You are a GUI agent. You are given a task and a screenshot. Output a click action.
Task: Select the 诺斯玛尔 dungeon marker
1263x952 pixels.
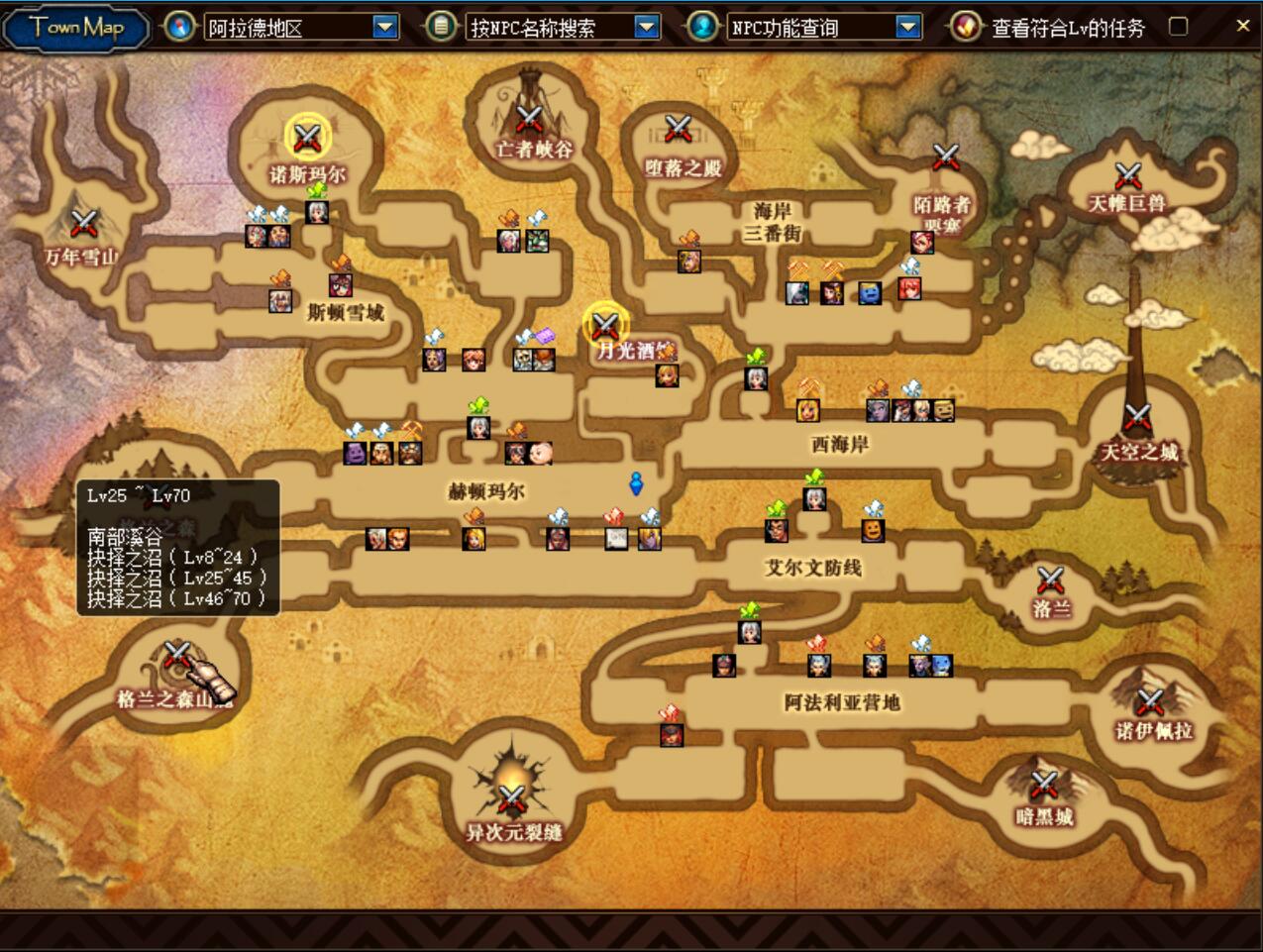tap(307, 137)
